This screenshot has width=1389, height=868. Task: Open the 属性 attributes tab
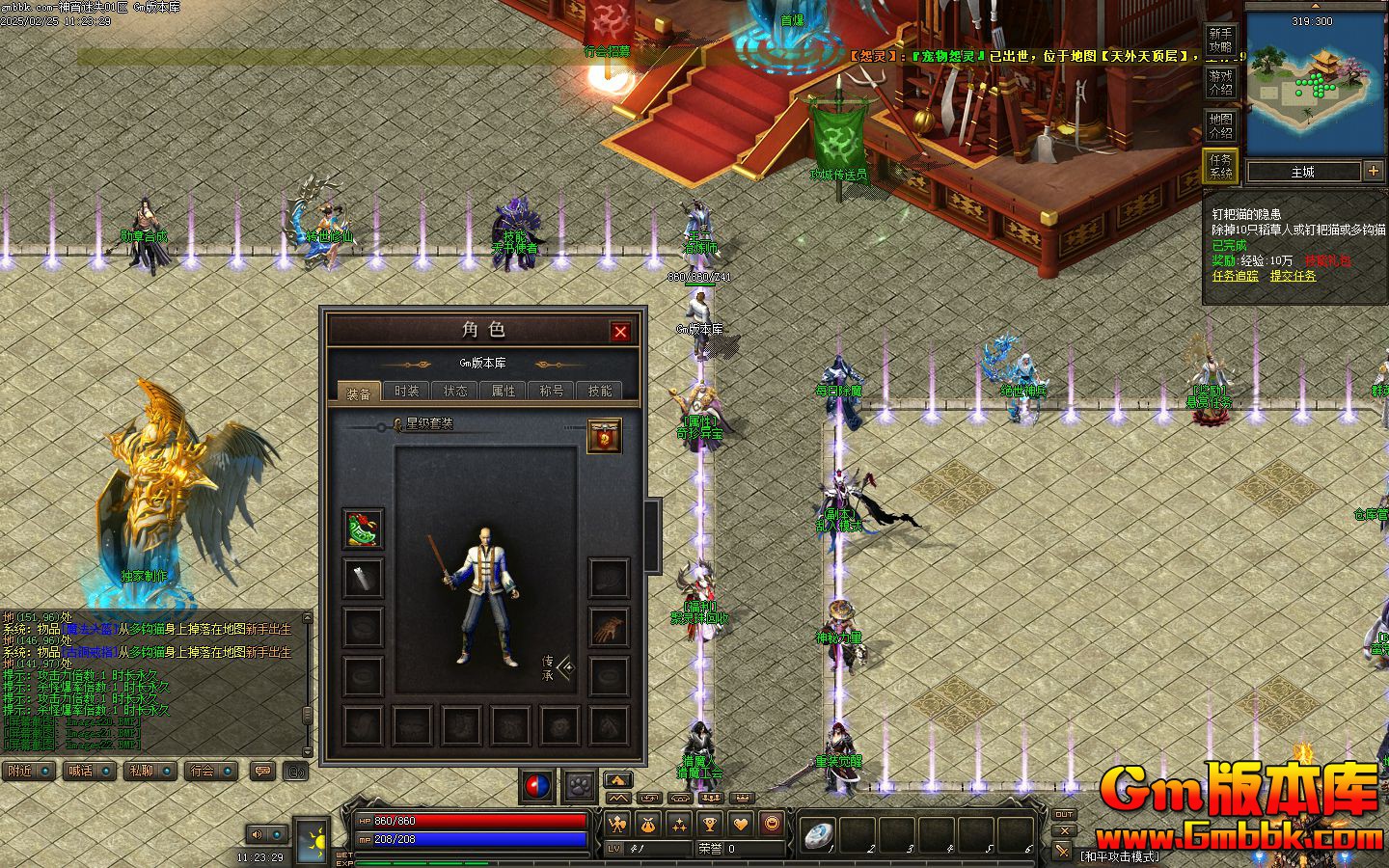[504, 391]
